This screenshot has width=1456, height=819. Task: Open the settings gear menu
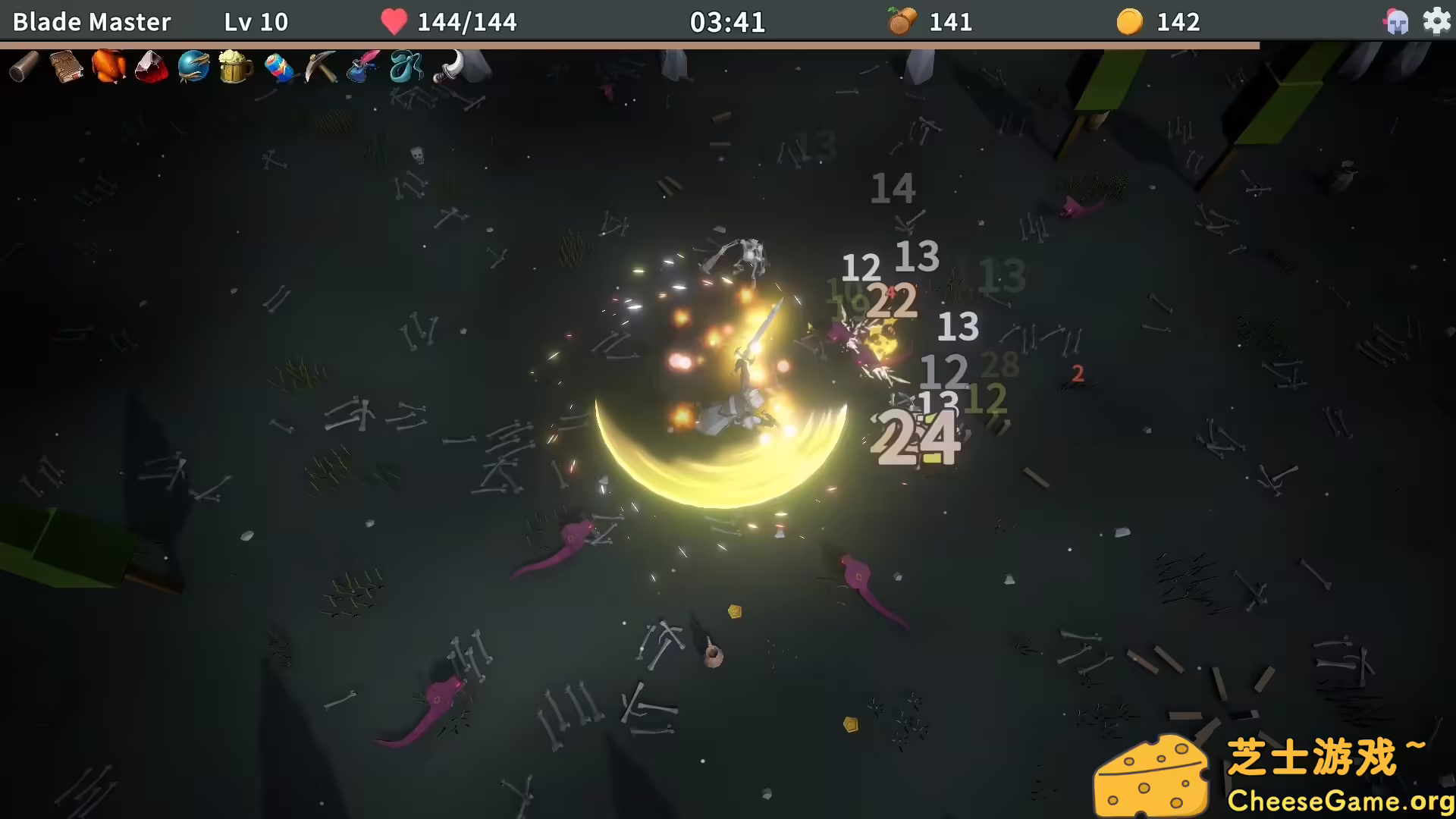tap(1437, 21)
